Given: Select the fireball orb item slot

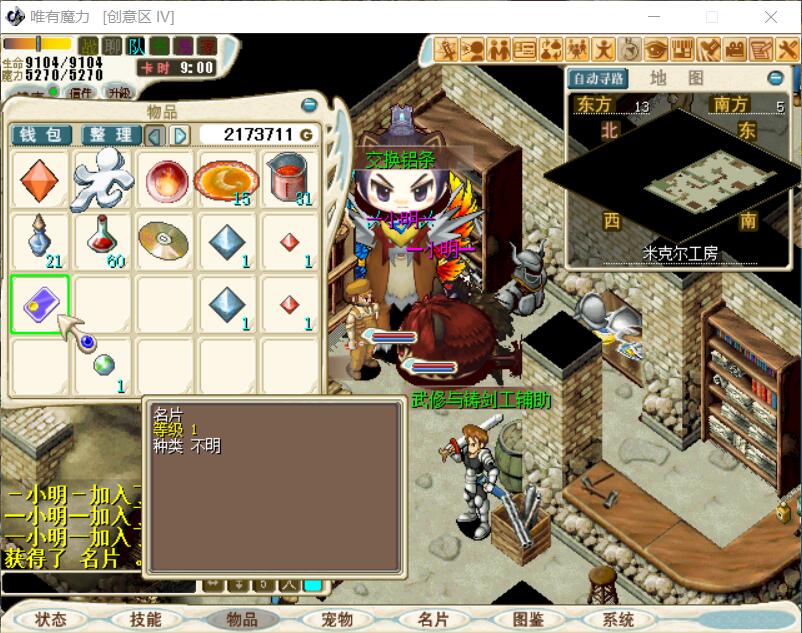Looking at the screenshot, I should [164, 180].
